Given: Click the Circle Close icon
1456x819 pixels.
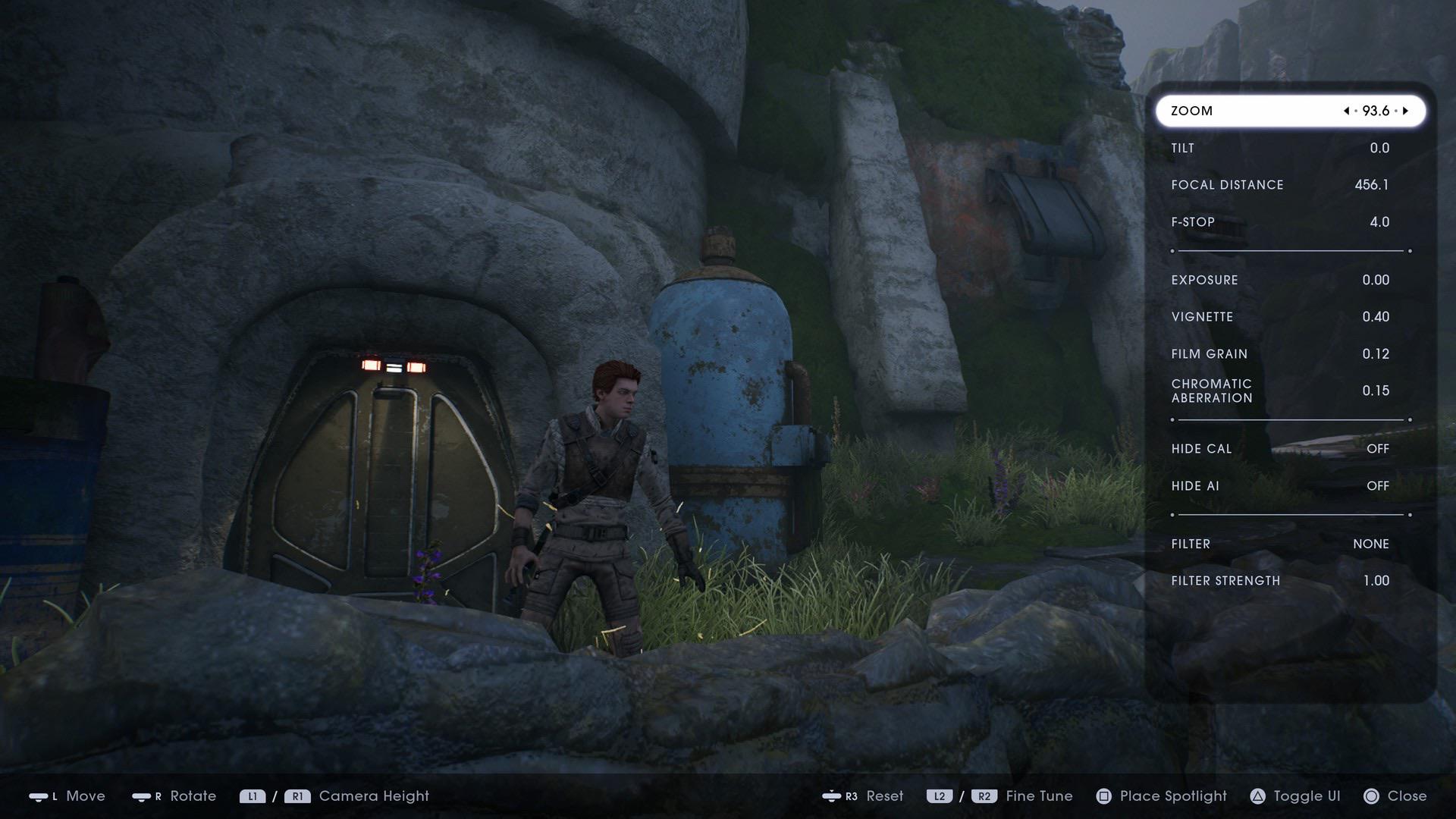Looking at the screenshot, I should tap(1371, 796).
